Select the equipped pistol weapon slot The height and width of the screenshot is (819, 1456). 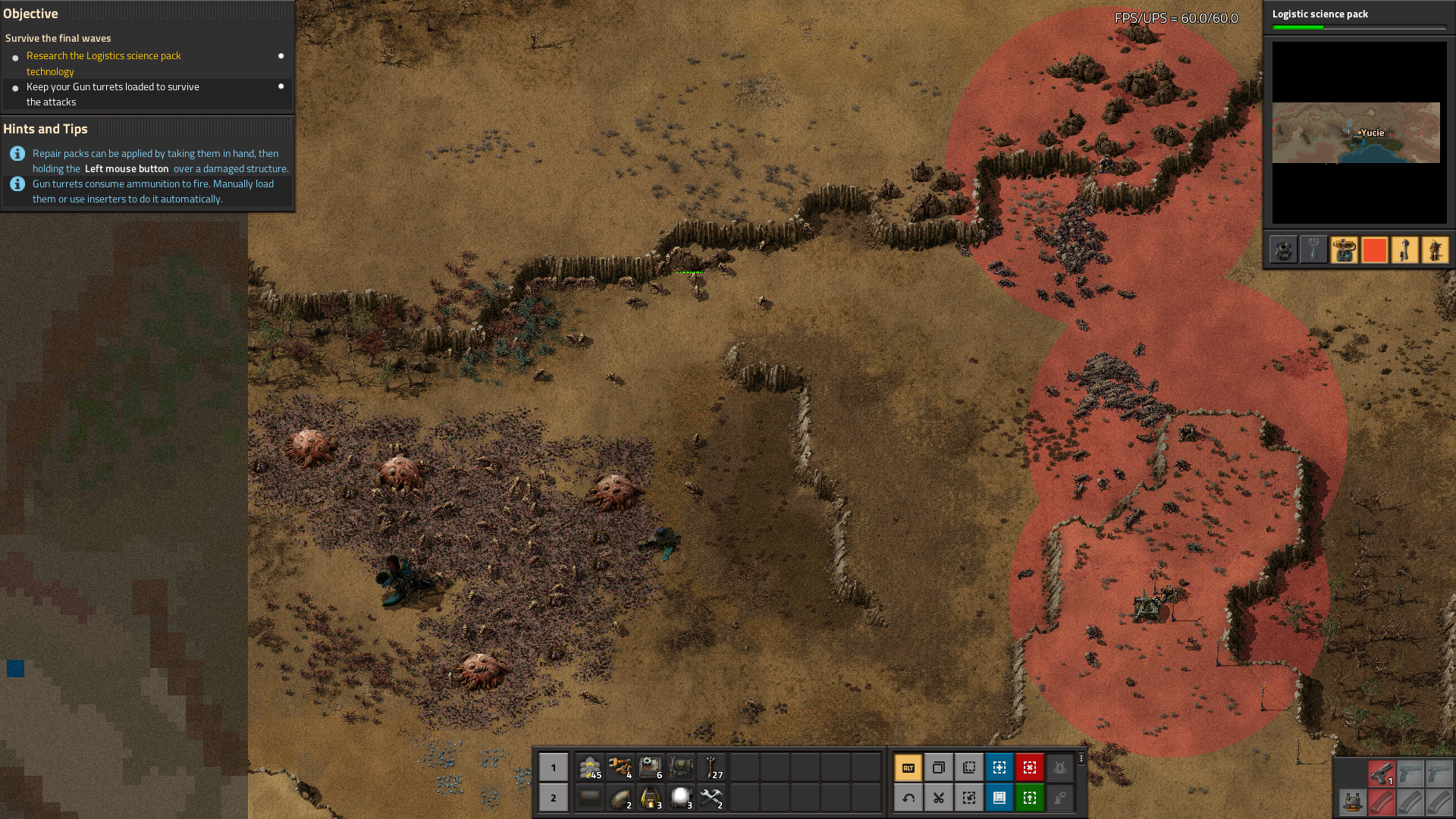click(x=1382, y=773)
